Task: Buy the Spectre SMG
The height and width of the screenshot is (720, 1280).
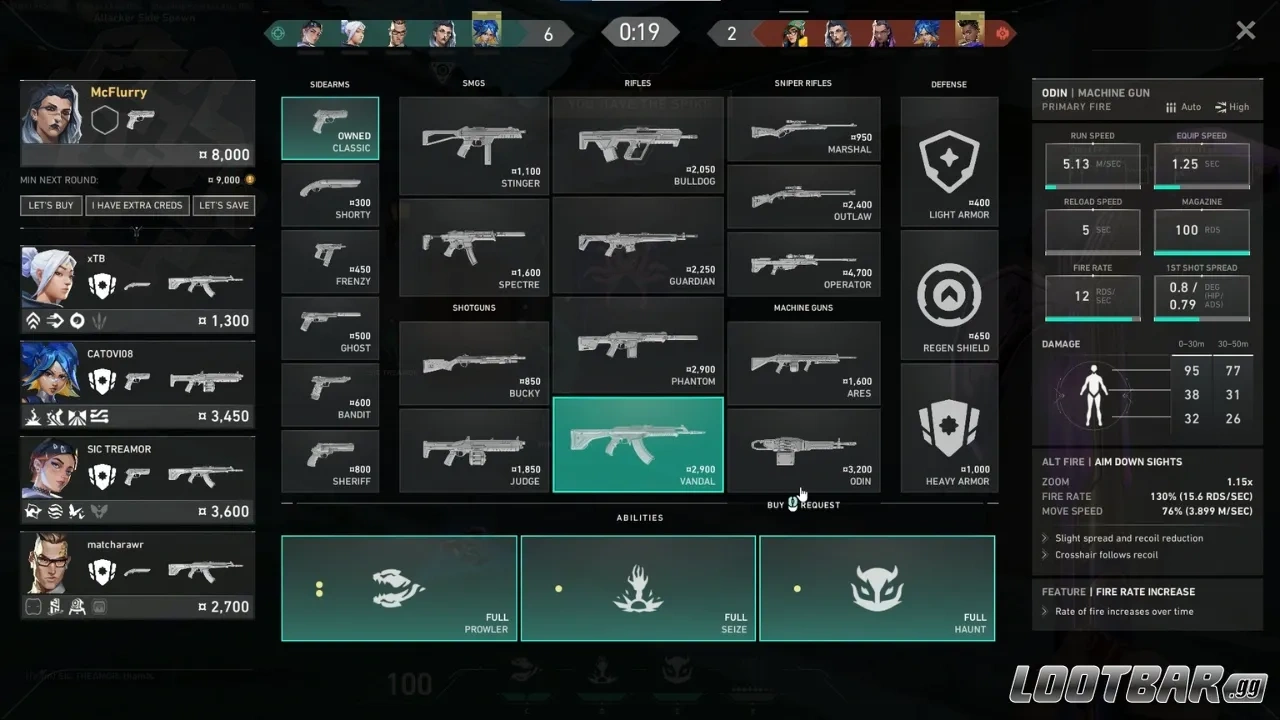Action: pyautogui.click(x=474, y=247)
